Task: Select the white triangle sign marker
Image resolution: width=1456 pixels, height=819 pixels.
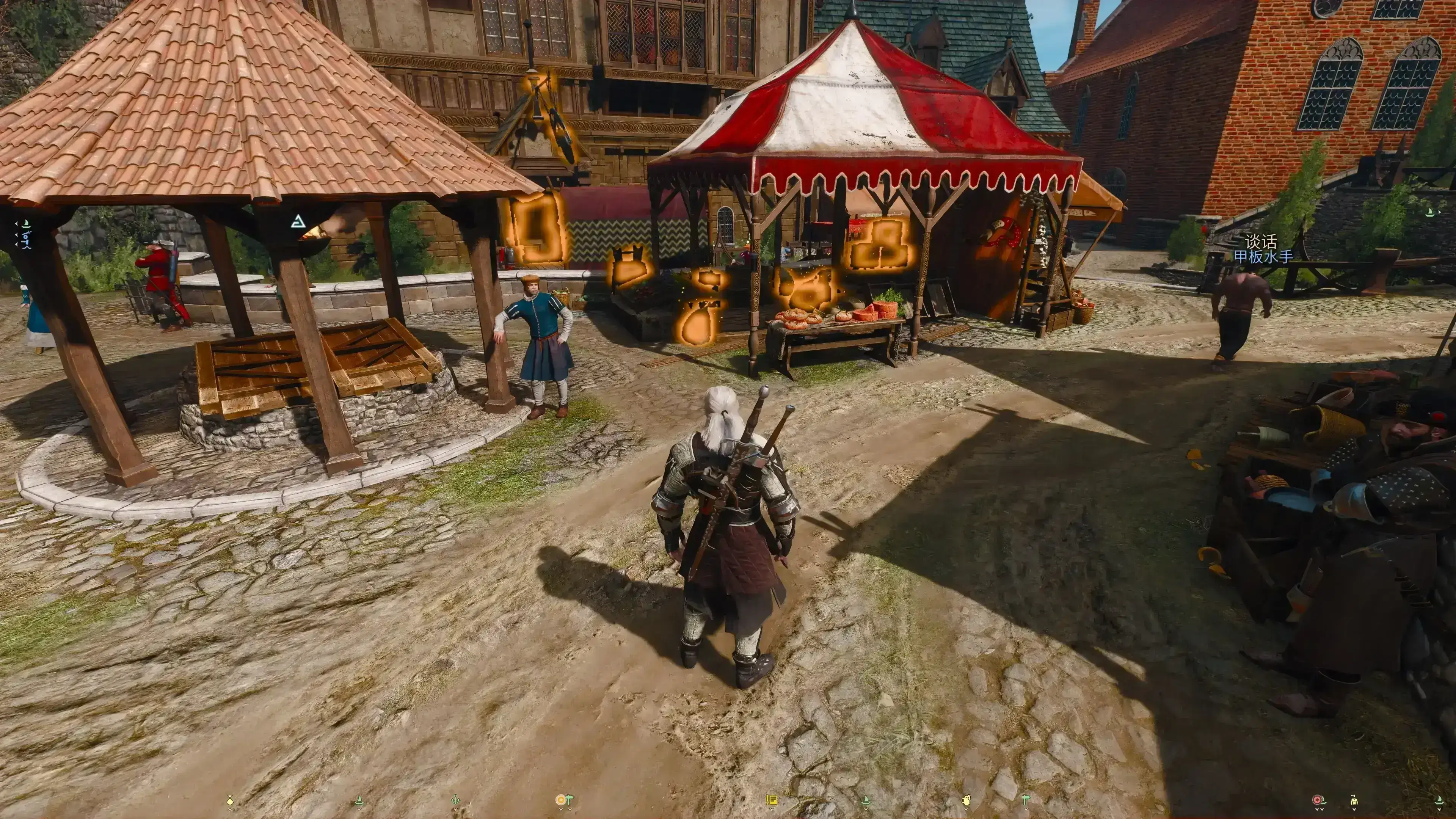Action: 298,221
